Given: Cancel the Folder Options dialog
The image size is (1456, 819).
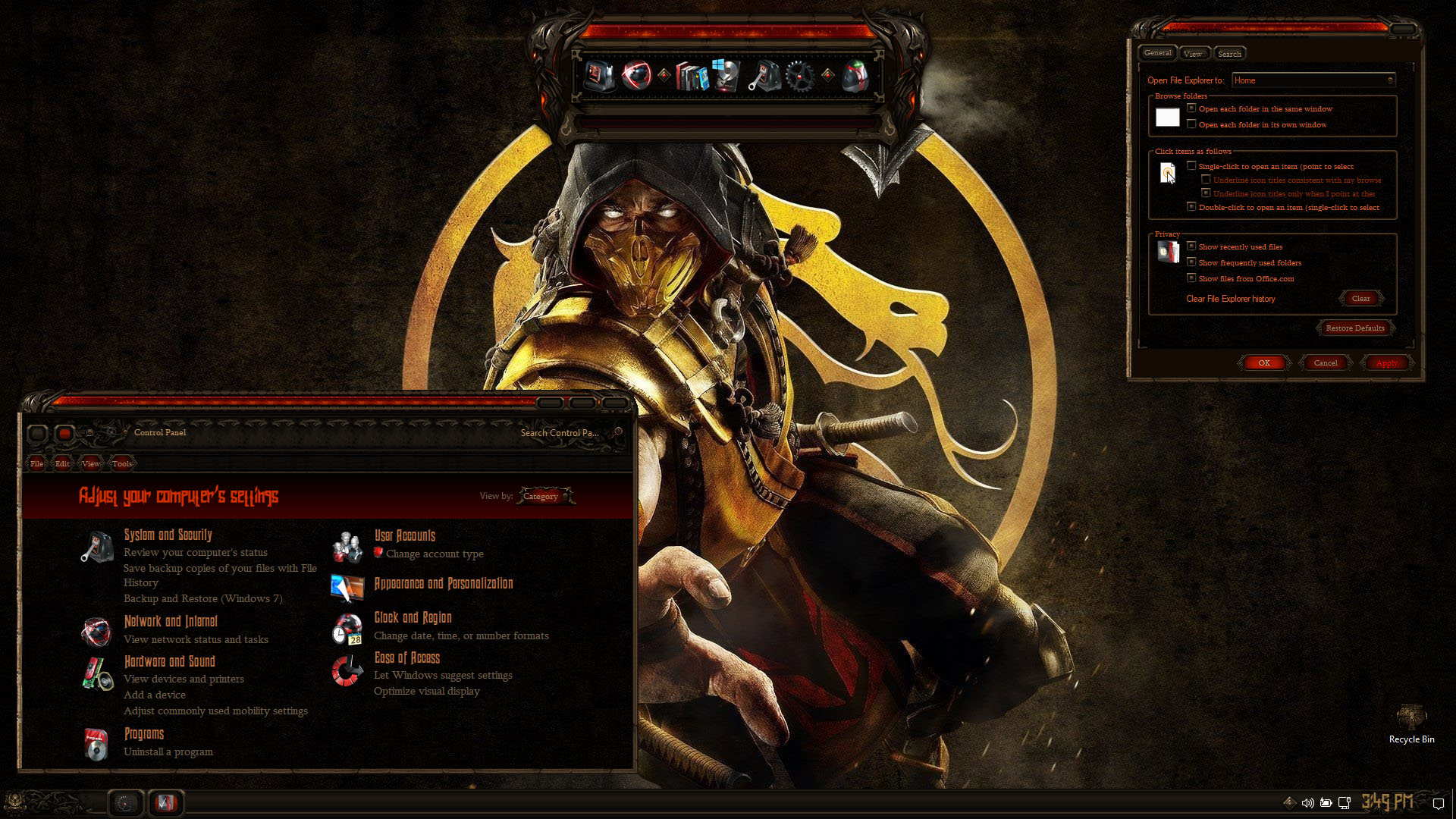Looking at the screenshot, I should [1325, 363].
